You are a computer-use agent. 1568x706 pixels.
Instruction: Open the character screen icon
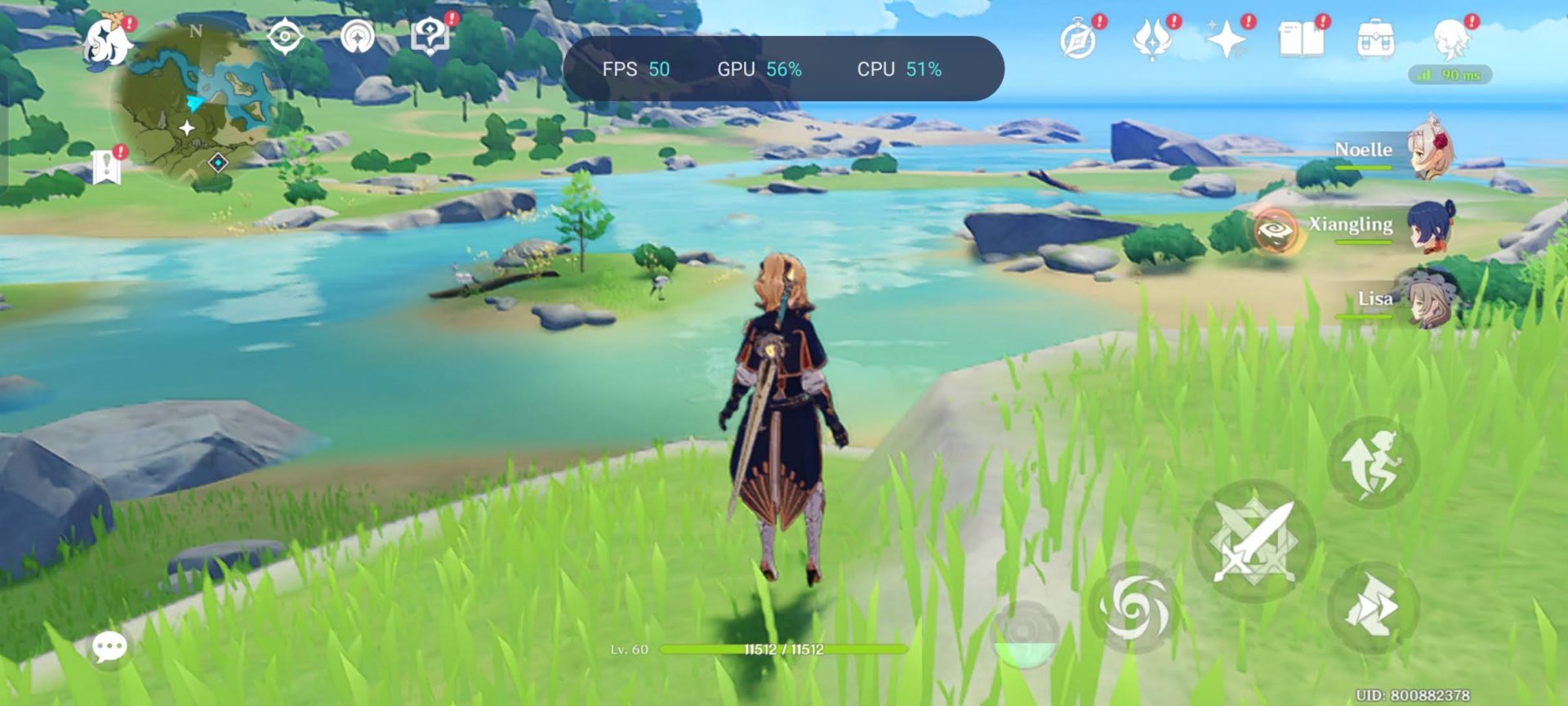1450,39
